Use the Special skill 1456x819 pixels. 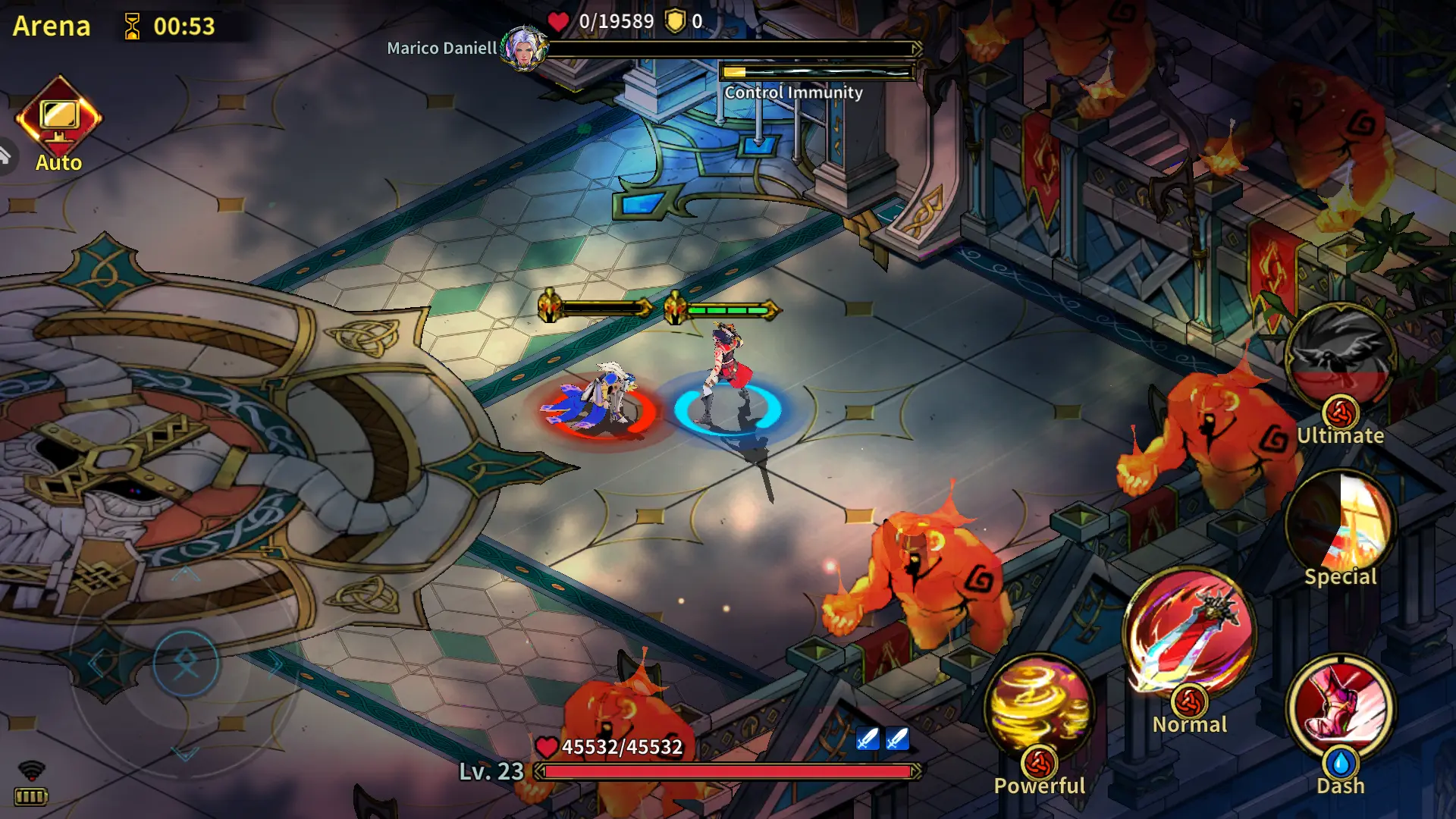(x=1340, y=523)
